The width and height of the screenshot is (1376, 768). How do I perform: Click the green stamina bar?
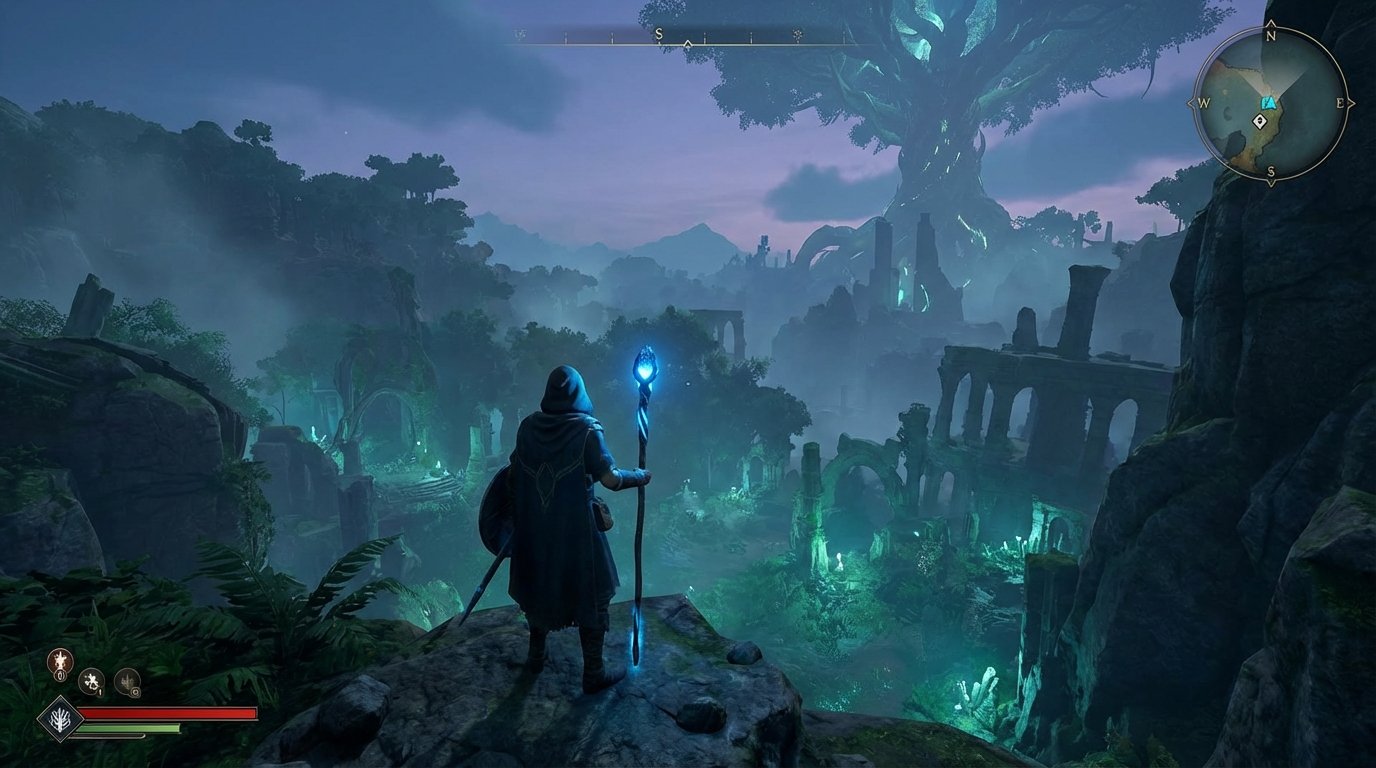click(x=130, y=728)
